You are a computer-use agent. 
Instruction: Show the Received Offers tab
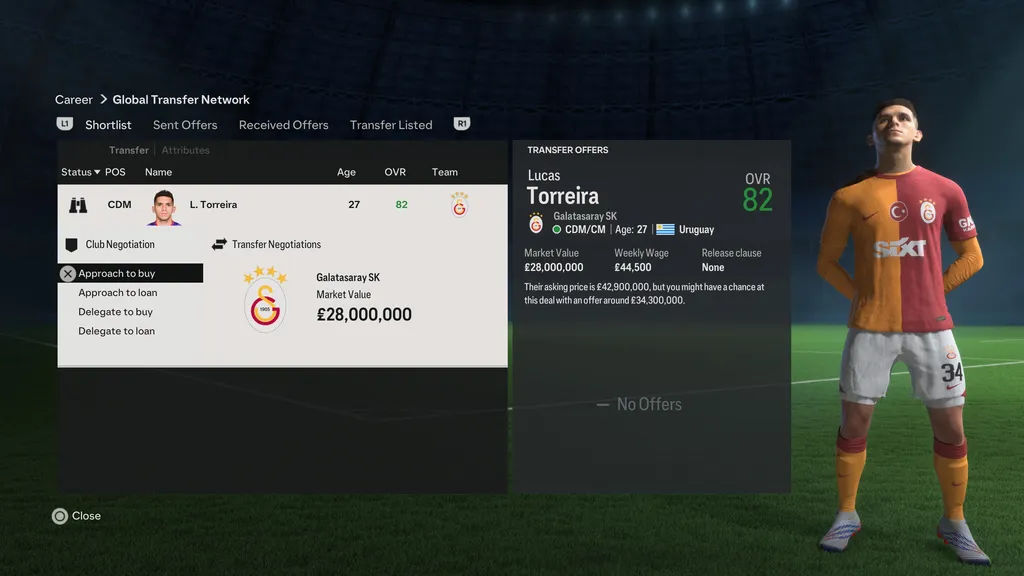[283, 125]
